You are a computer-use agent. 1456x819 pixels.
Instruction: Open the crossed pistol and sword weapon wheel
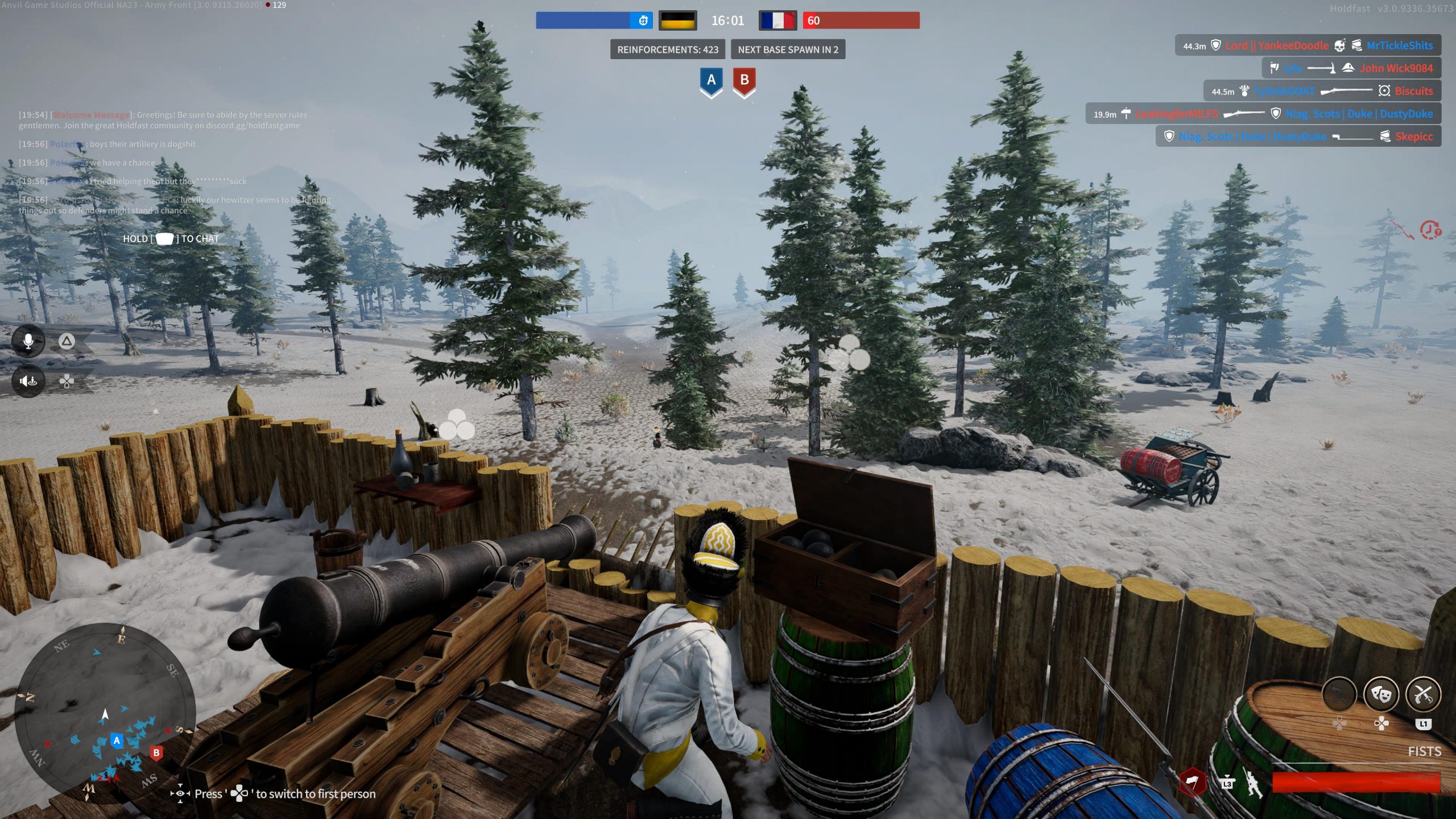coord(1422,694)
